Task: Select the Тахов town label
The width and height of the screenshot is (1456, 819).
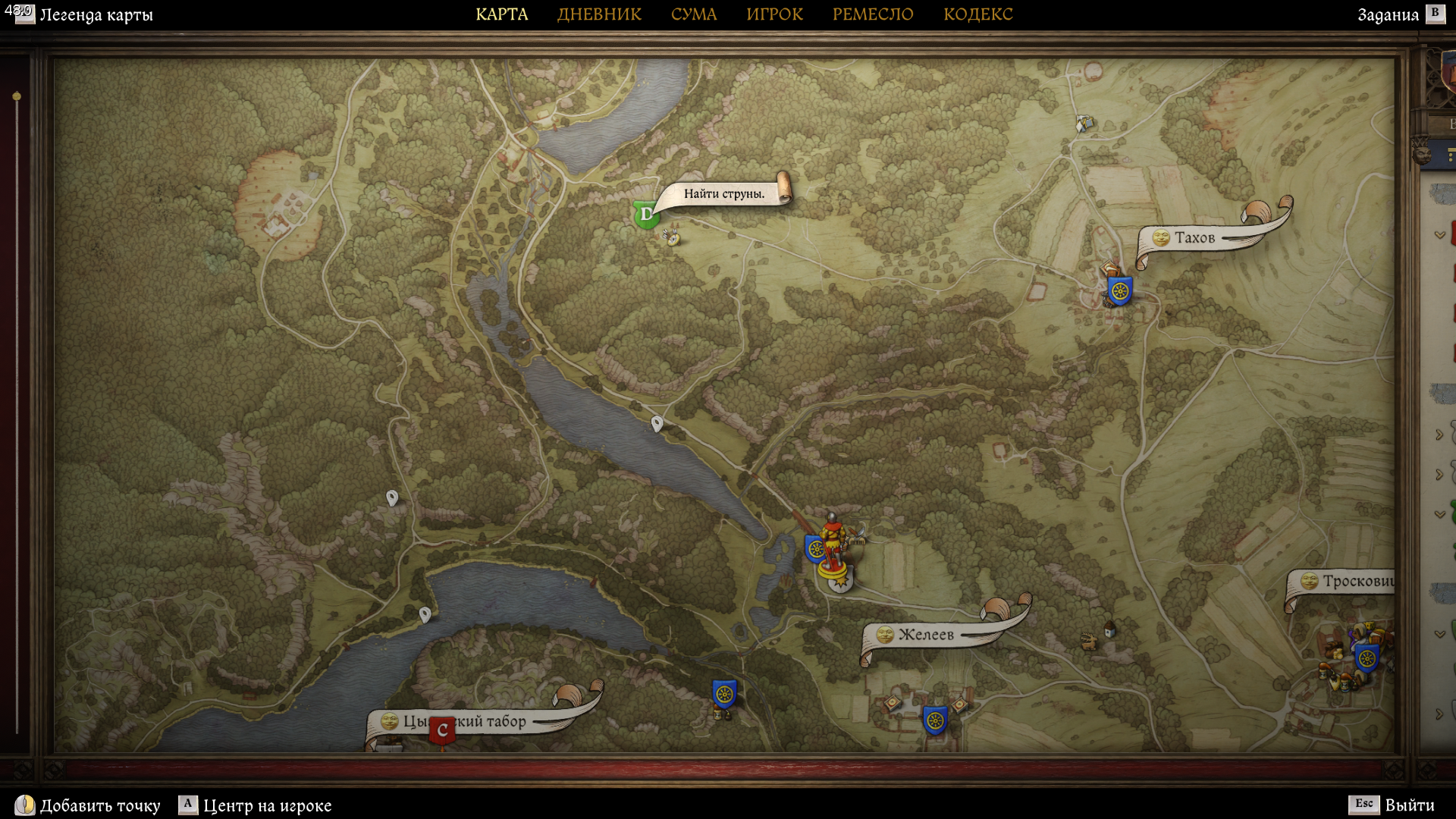Action: pos(1194,238)
